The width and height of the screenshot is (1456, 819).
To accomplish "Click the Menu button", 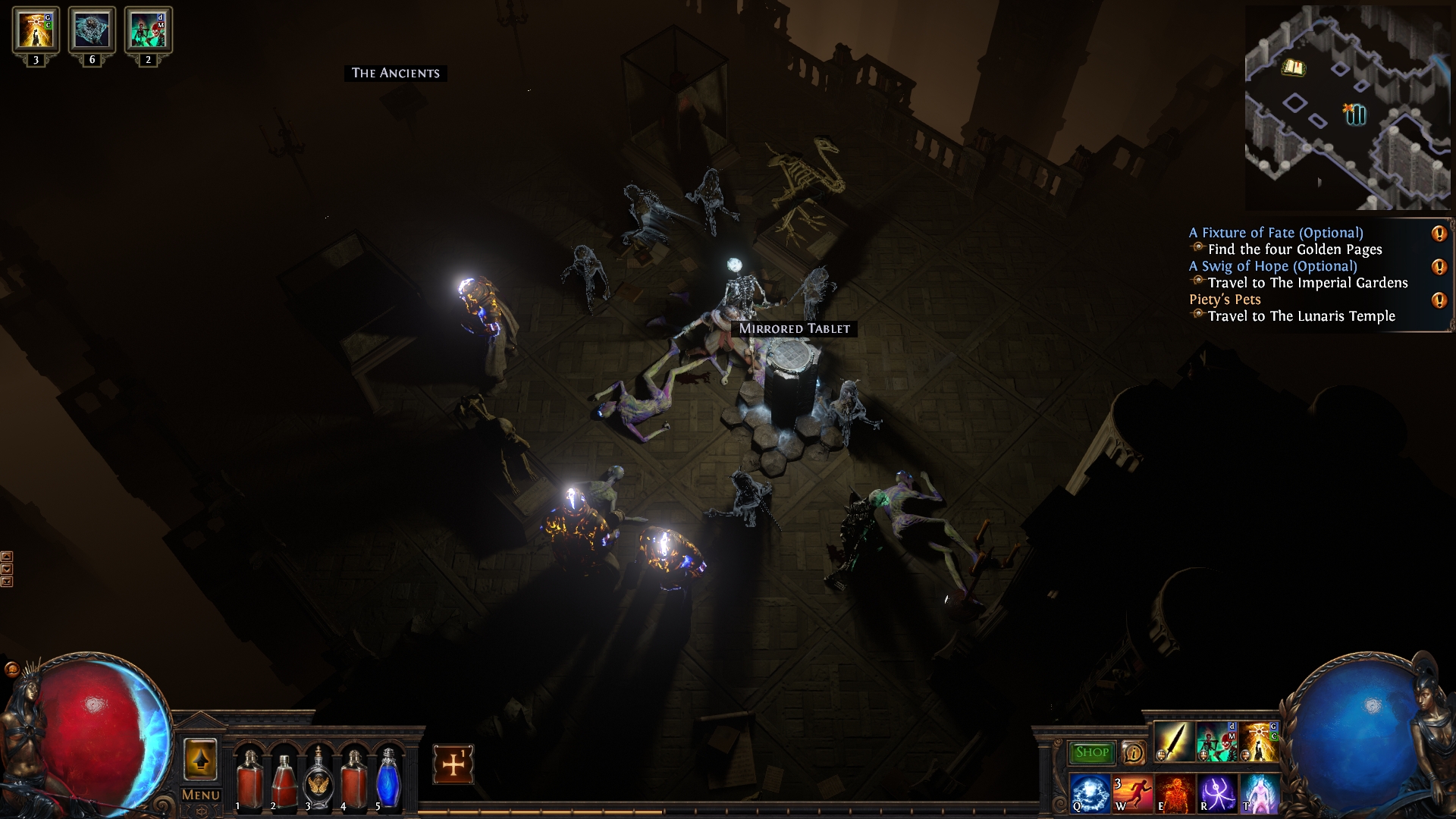I will pos(201,795).
